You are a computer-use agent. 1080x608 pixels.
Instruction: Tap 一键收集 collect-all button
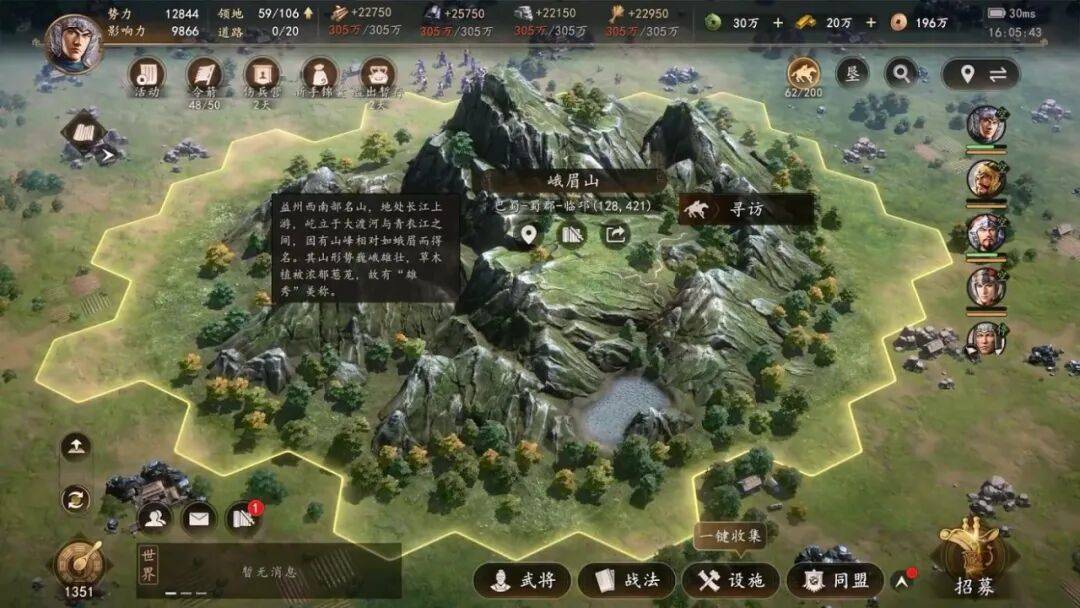729,535
